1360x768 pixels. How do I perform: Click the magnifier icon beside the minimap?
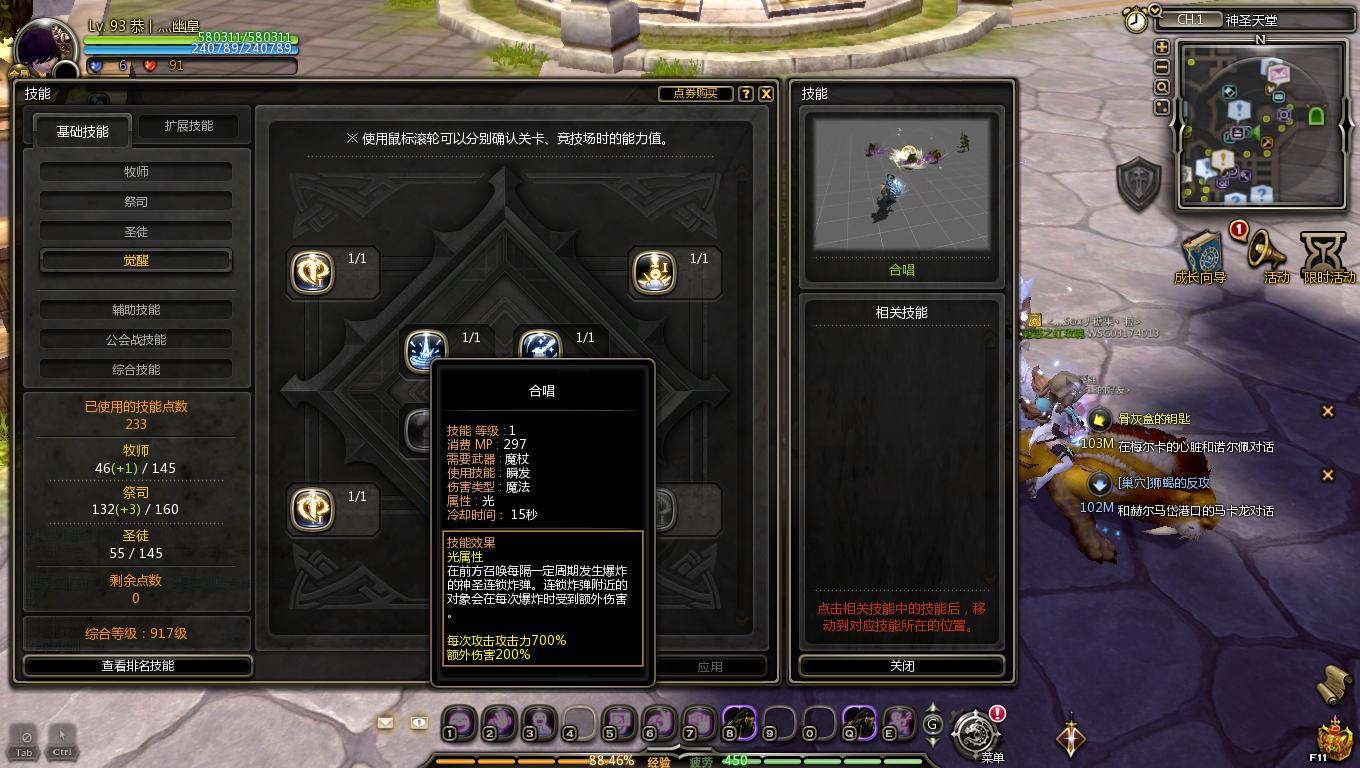1161,87
